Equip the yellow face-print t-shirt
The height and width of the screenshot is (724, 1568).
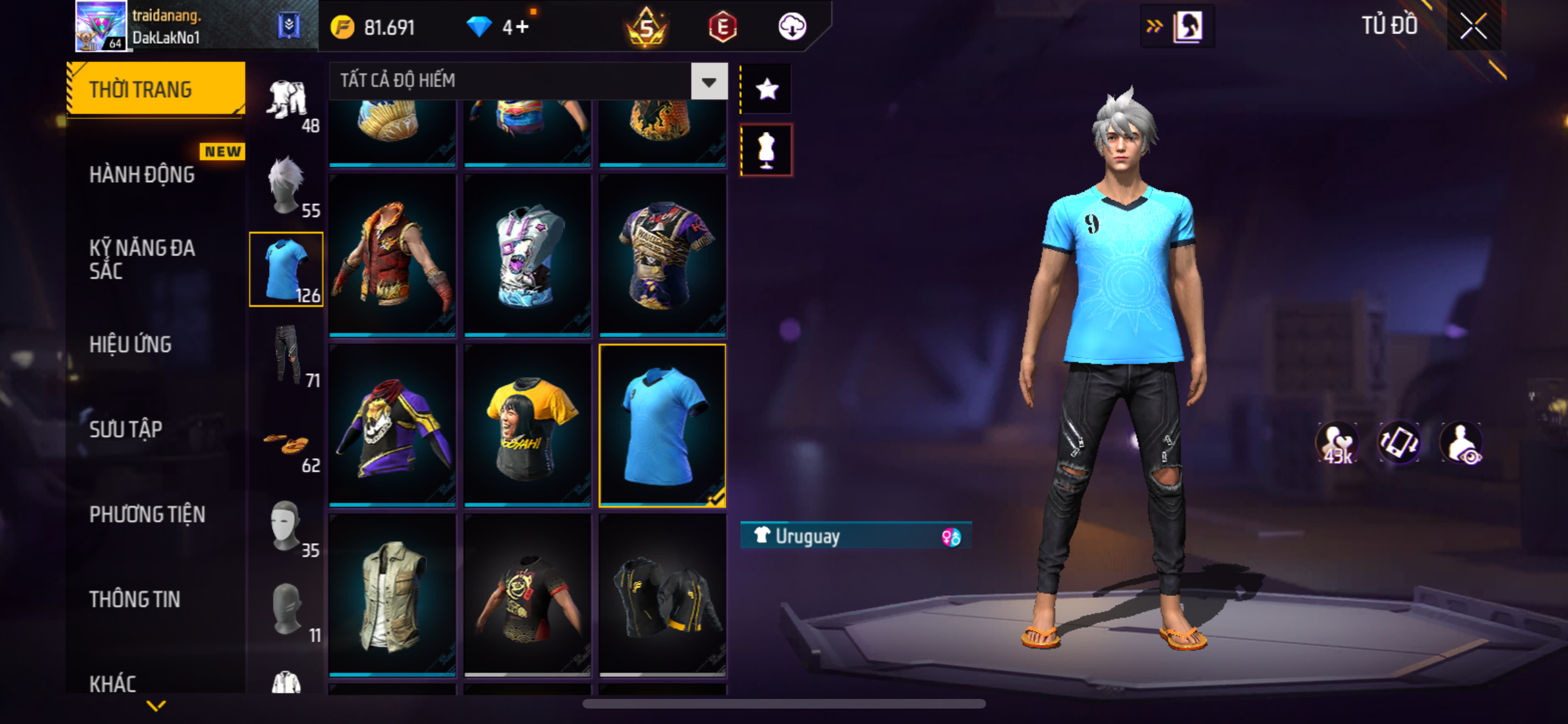(527, 425)
